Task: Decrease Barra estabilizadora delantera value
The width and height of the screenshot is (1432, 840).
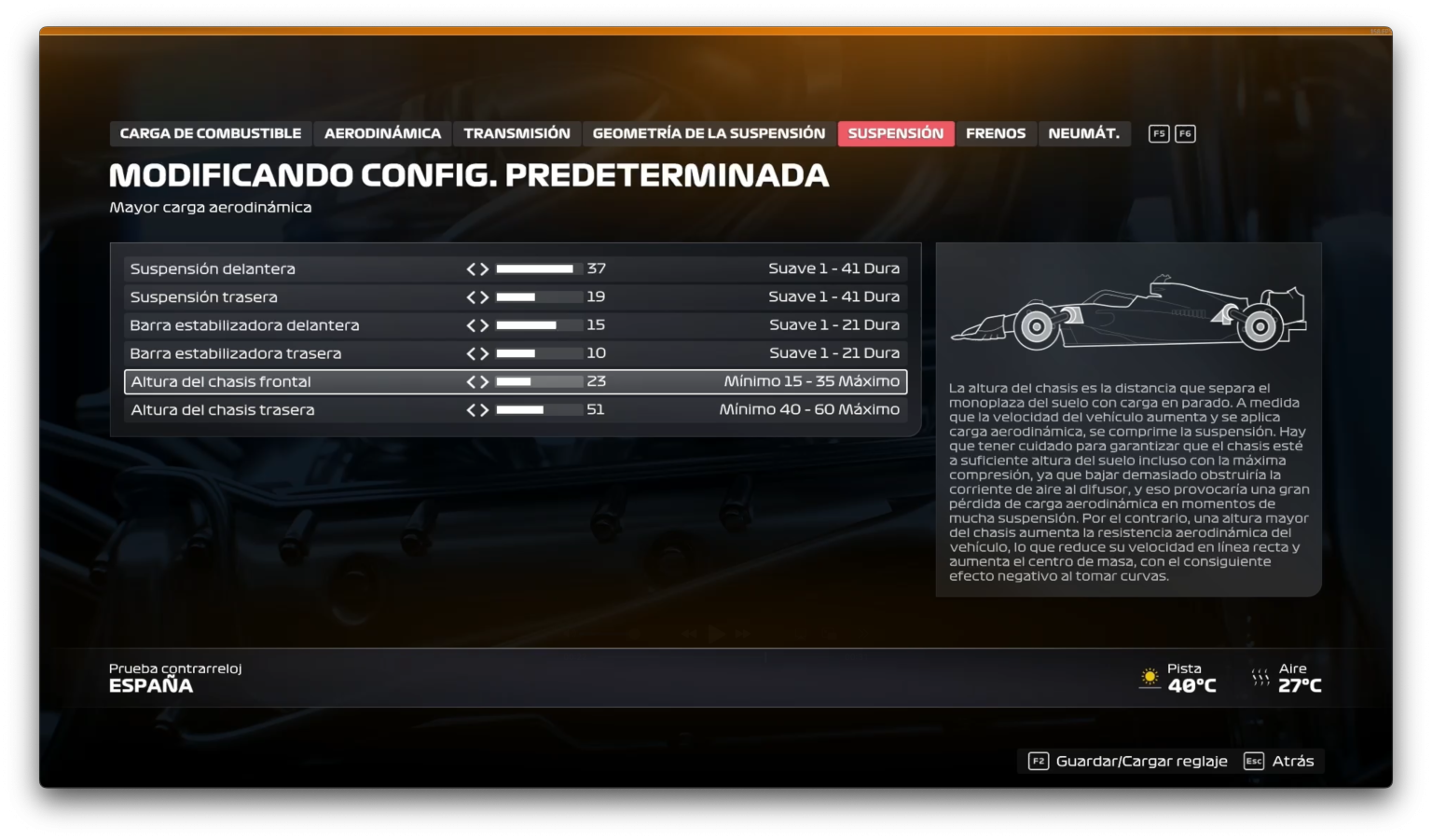Action: (472, 324)
